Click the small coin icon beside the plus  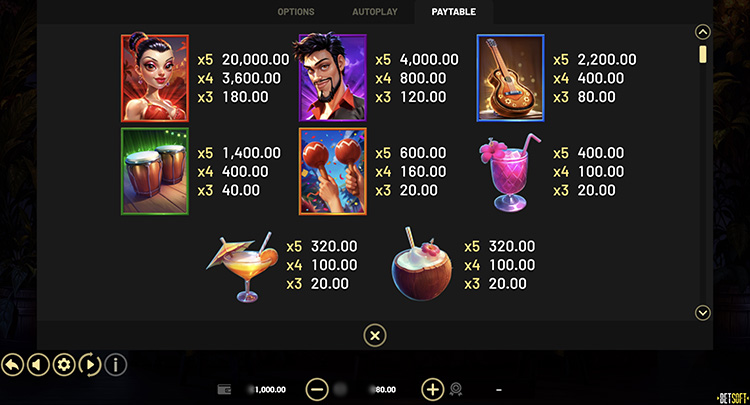pos(456,389)
